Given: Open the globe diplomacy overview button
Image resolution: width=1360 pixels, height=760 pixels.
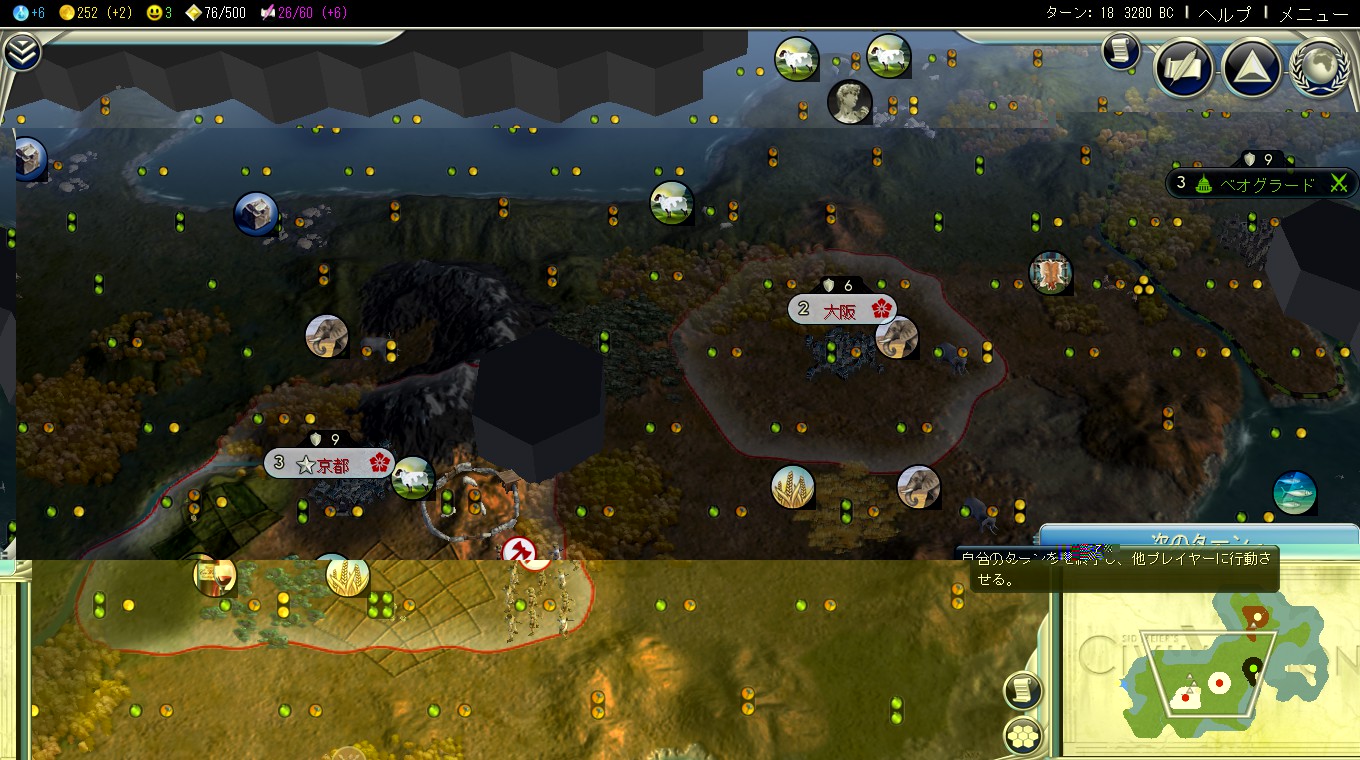Looking at the screenshot, I should coord(1318,68).
